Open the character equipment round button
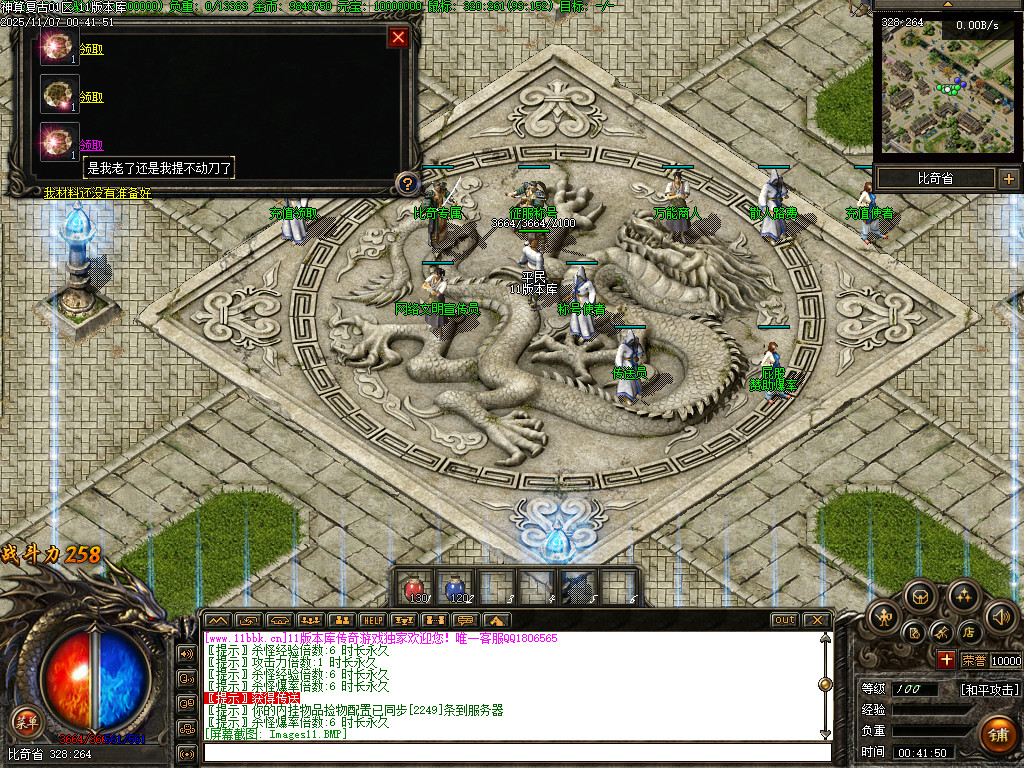Screen dimensions: 1024x768 886,615
